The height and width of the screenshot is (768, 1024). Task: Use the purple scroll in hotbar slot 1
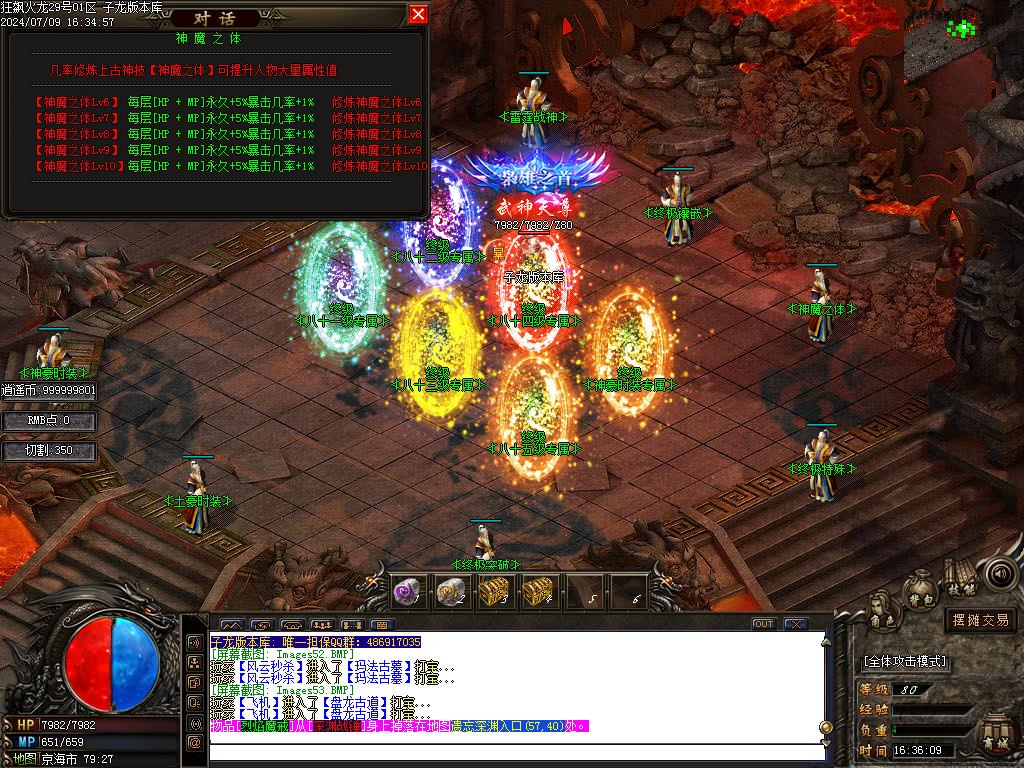[405, 591]
